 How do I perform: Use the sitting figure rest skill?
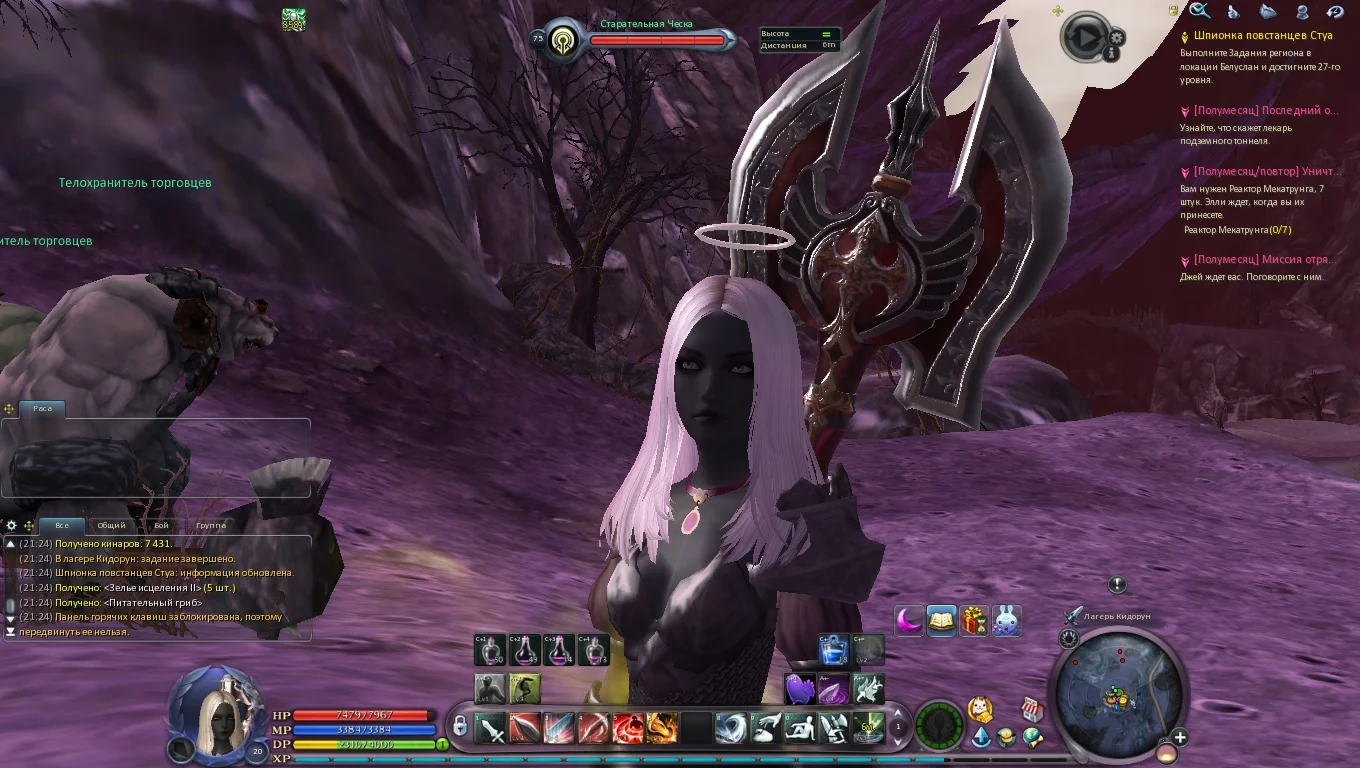point(799,729)
